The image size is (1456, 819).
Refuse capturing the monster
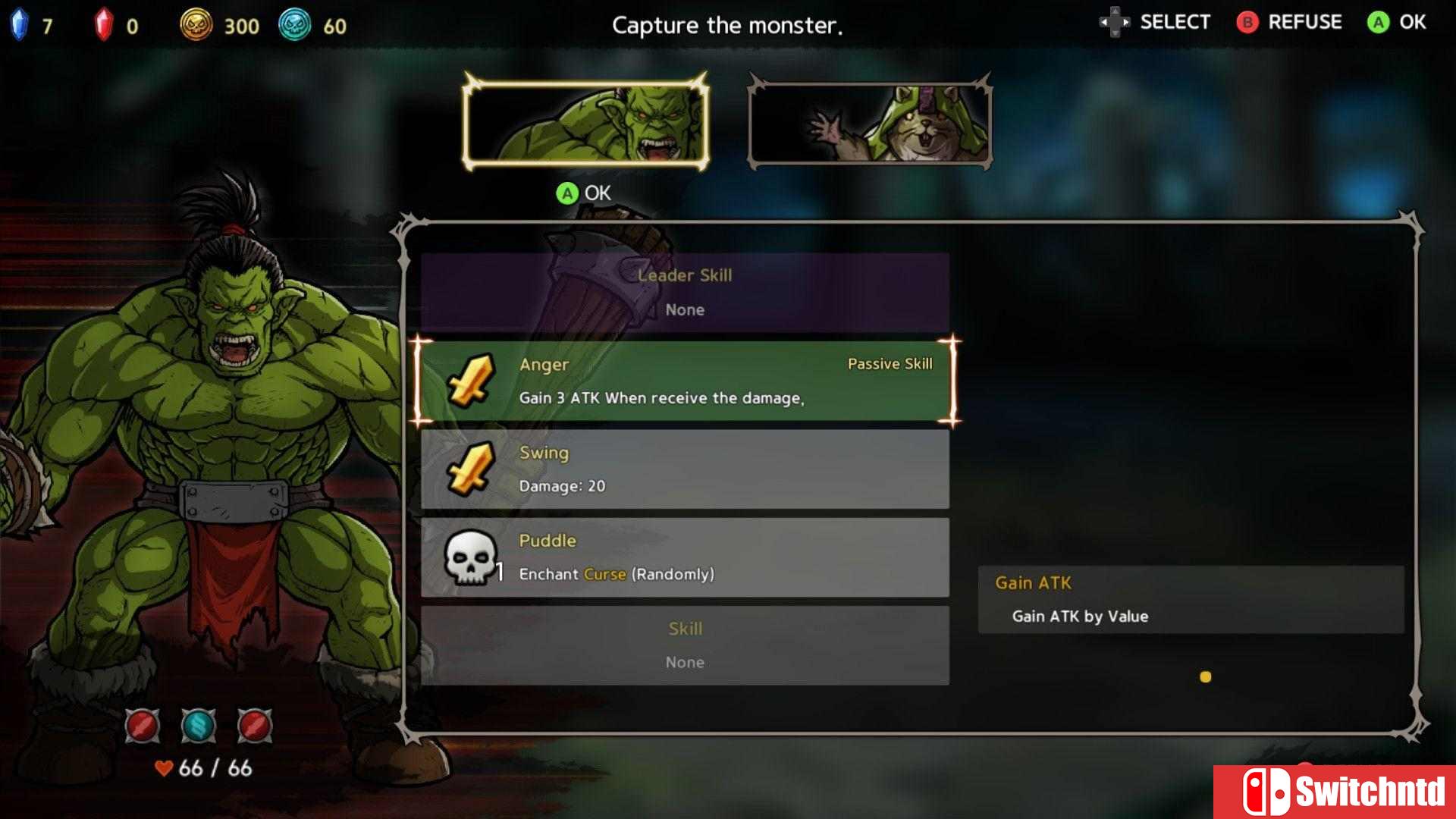click(1289, 23)
